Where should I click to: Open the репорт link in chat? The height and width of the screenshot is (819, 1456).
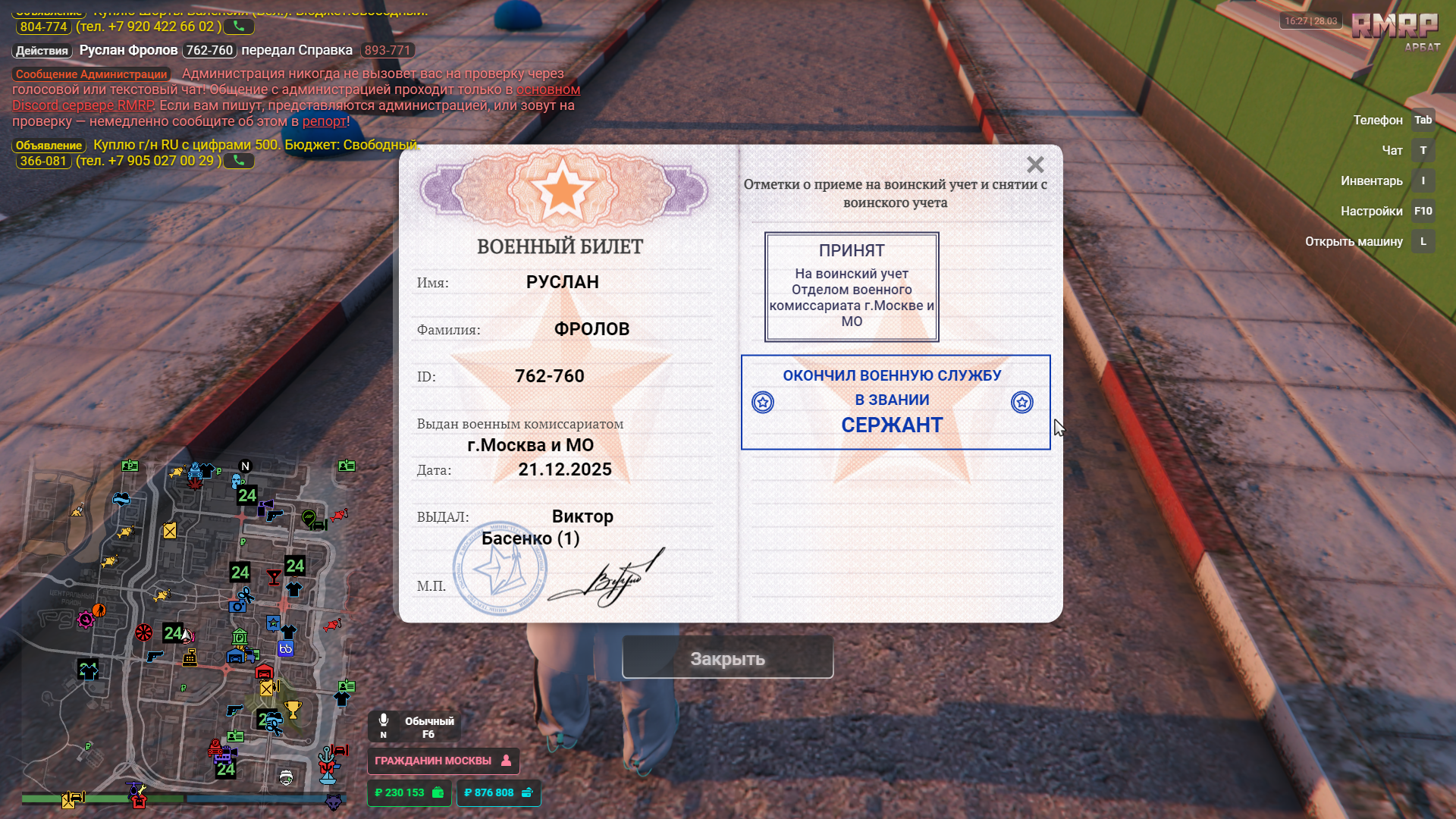point(324,121)
